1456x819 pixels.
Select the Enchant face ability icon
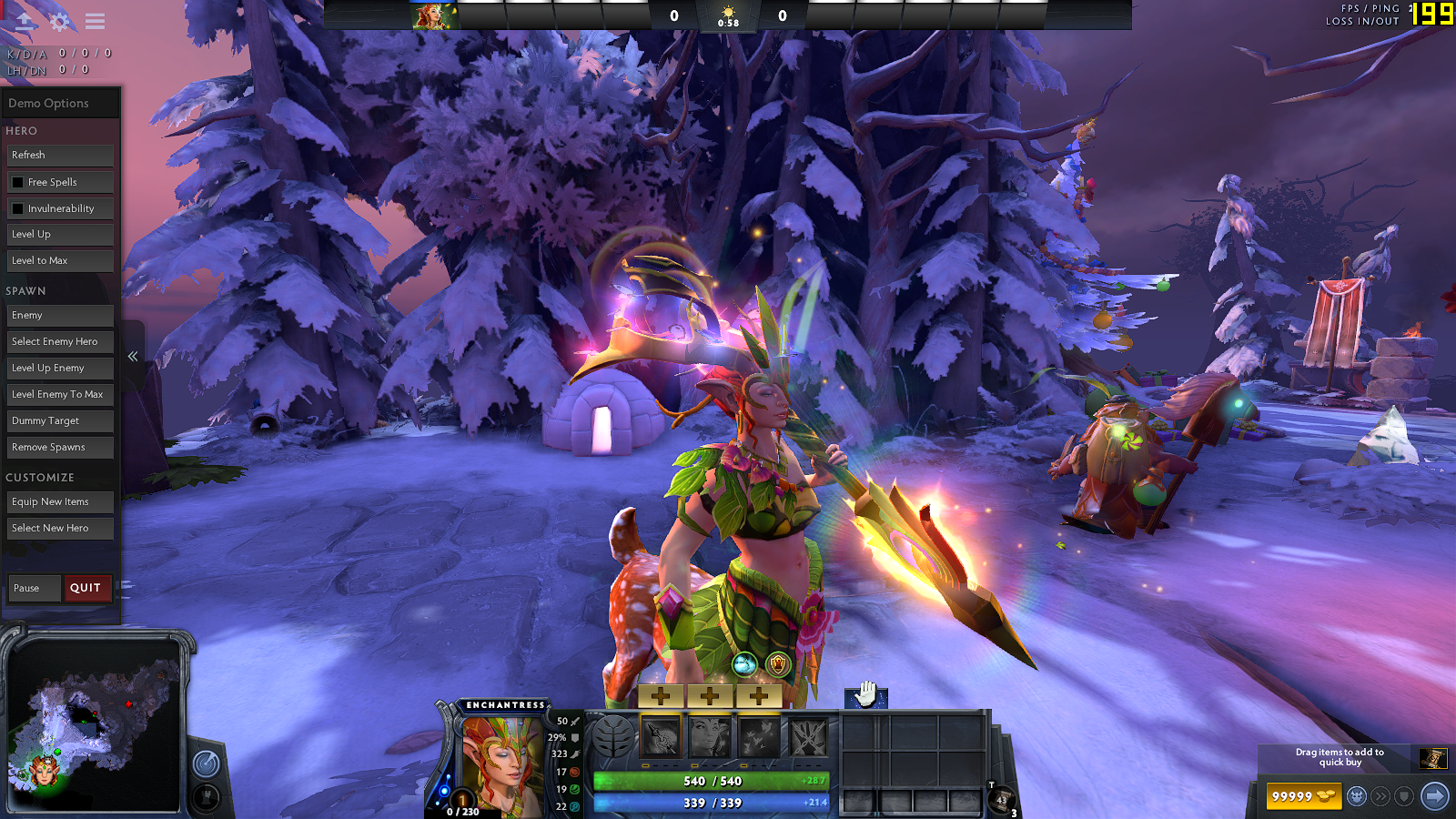point(710,737)
